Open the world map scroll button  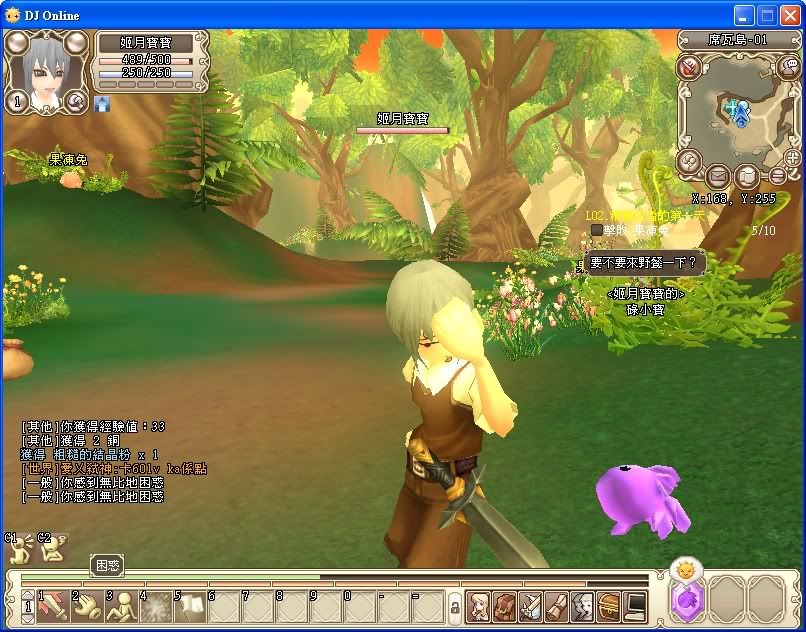747,177
